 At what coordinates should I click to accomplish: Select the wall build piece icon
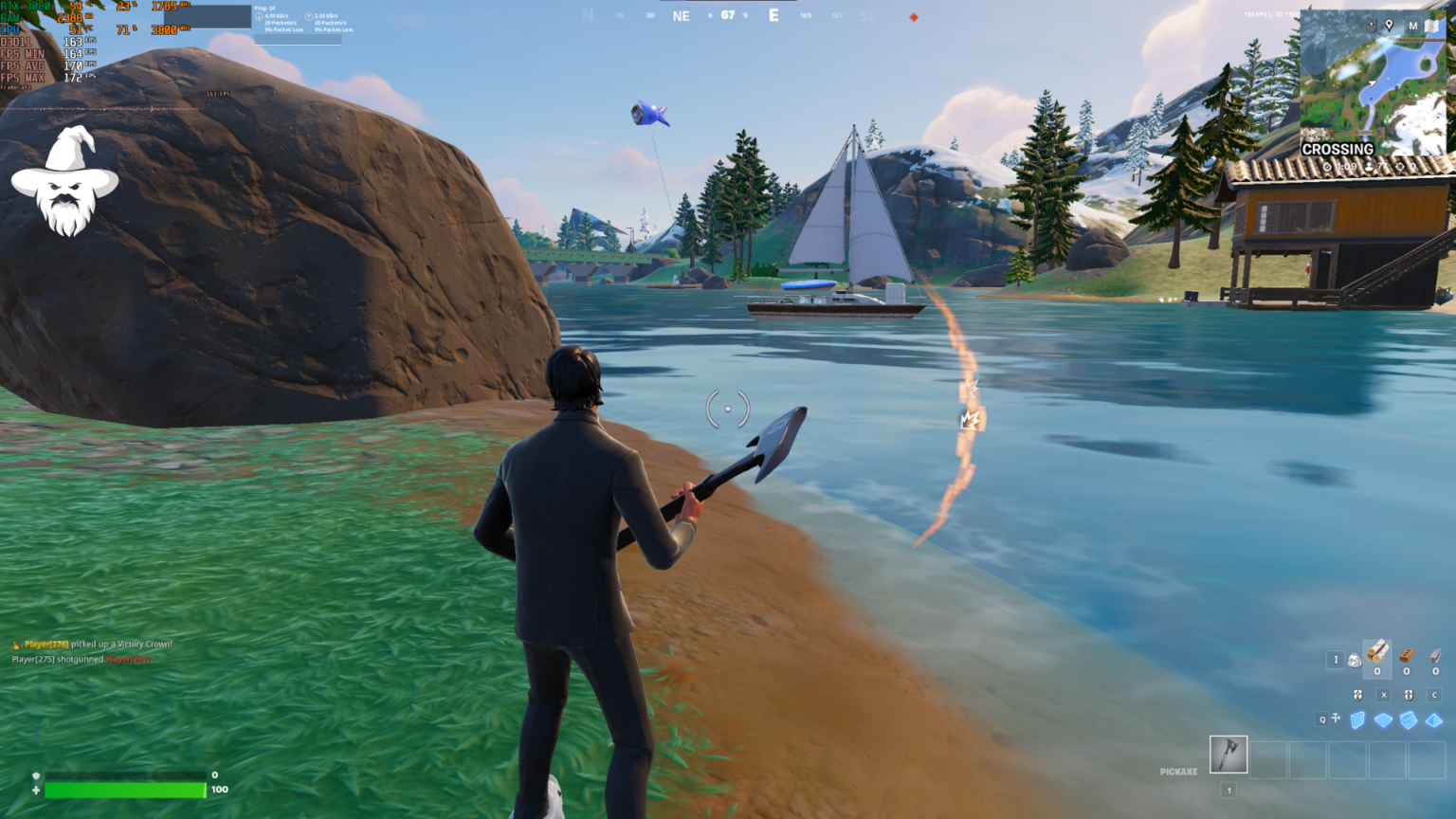pyautogui.click(x=1357, y=720)
